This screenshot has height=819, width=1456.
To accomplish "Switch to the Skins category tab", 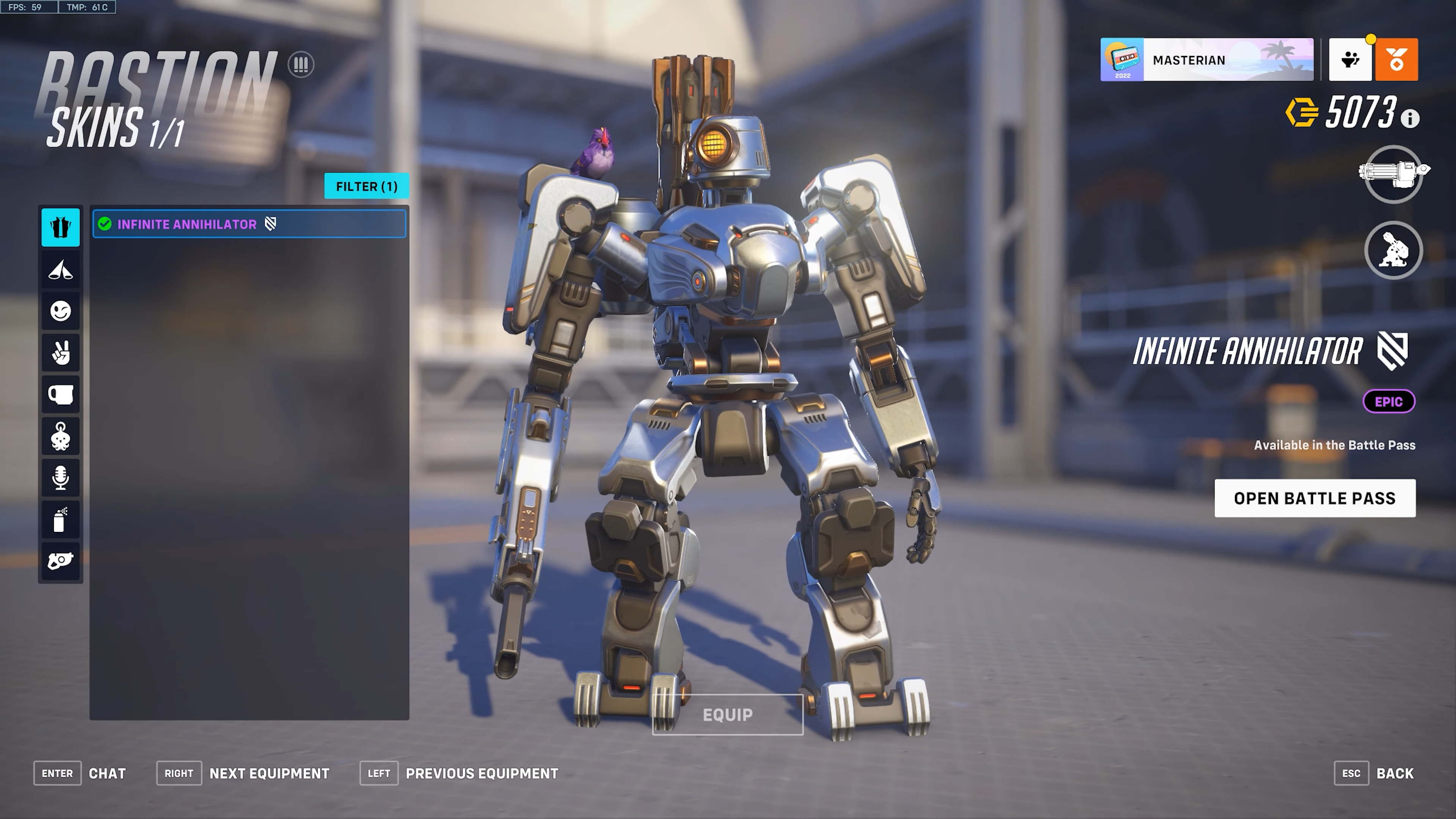I will point(61,227).
